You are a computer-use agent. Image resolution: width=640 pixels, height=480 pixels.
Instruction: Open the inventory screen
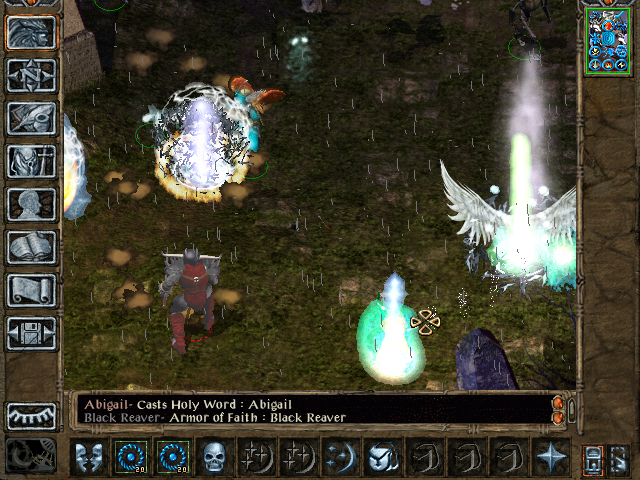[31, 161]
